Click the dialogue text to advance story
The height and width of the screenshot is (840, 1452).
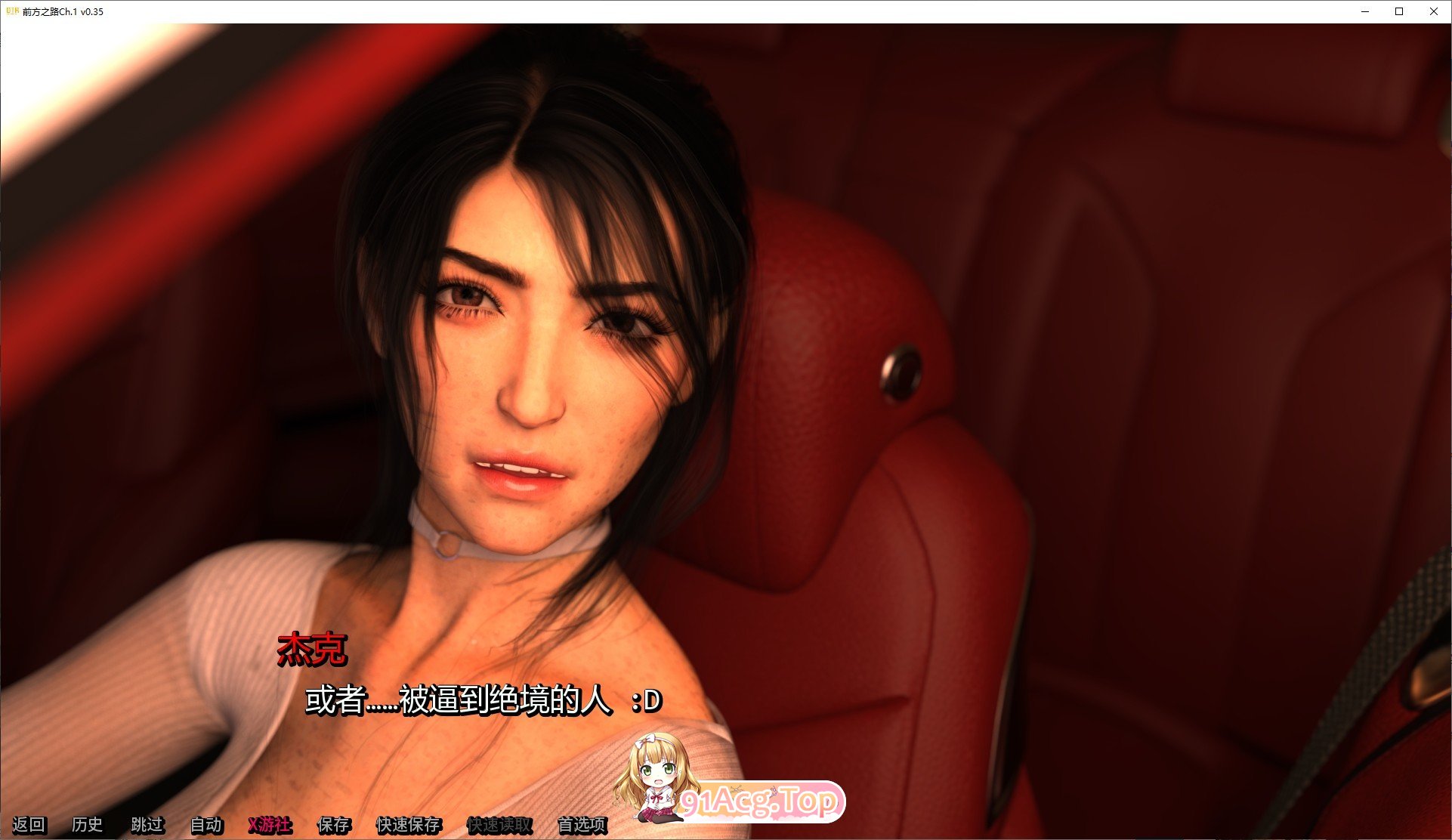pyautogui.click(x=480, y=700)
